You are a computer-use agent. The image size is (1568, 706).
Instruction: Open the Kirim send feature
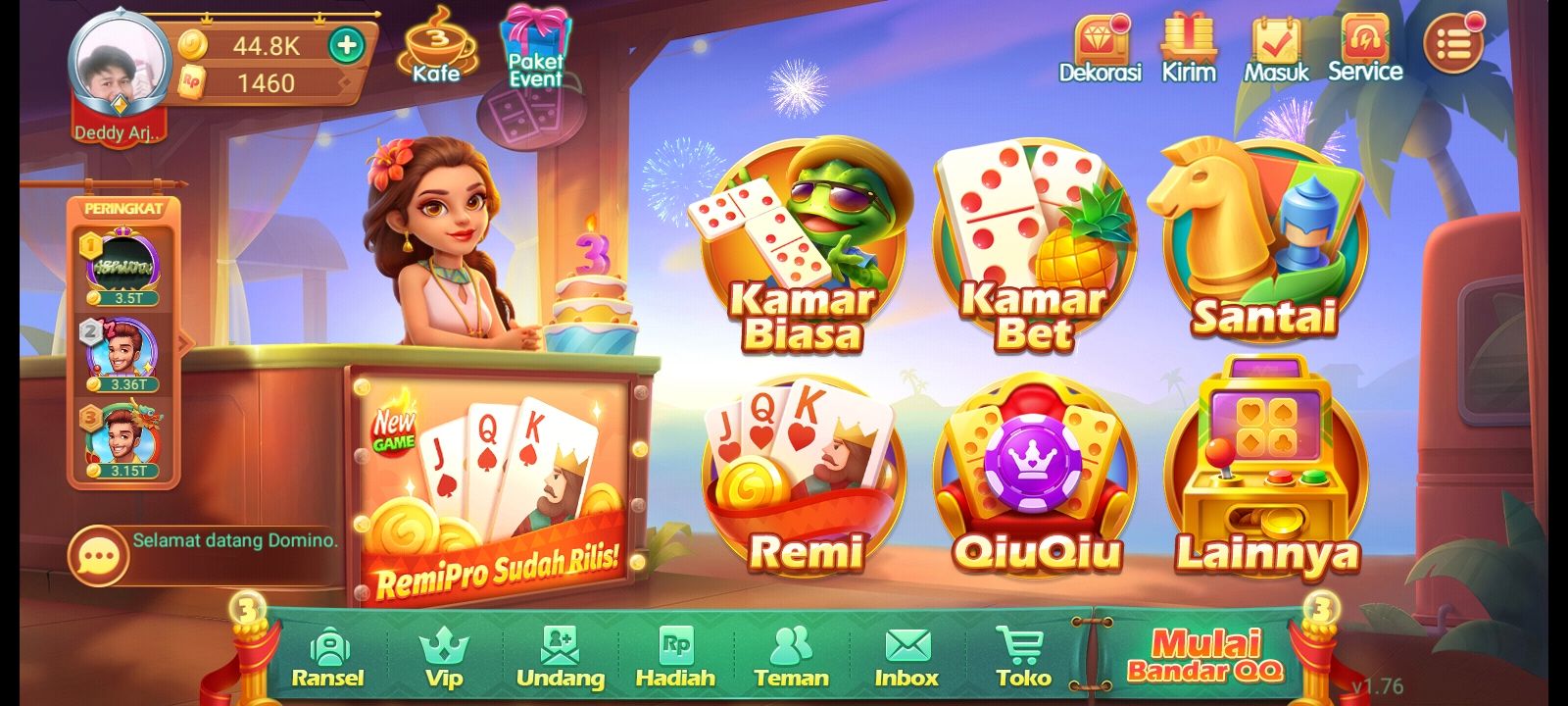[x=1189, y=39]
